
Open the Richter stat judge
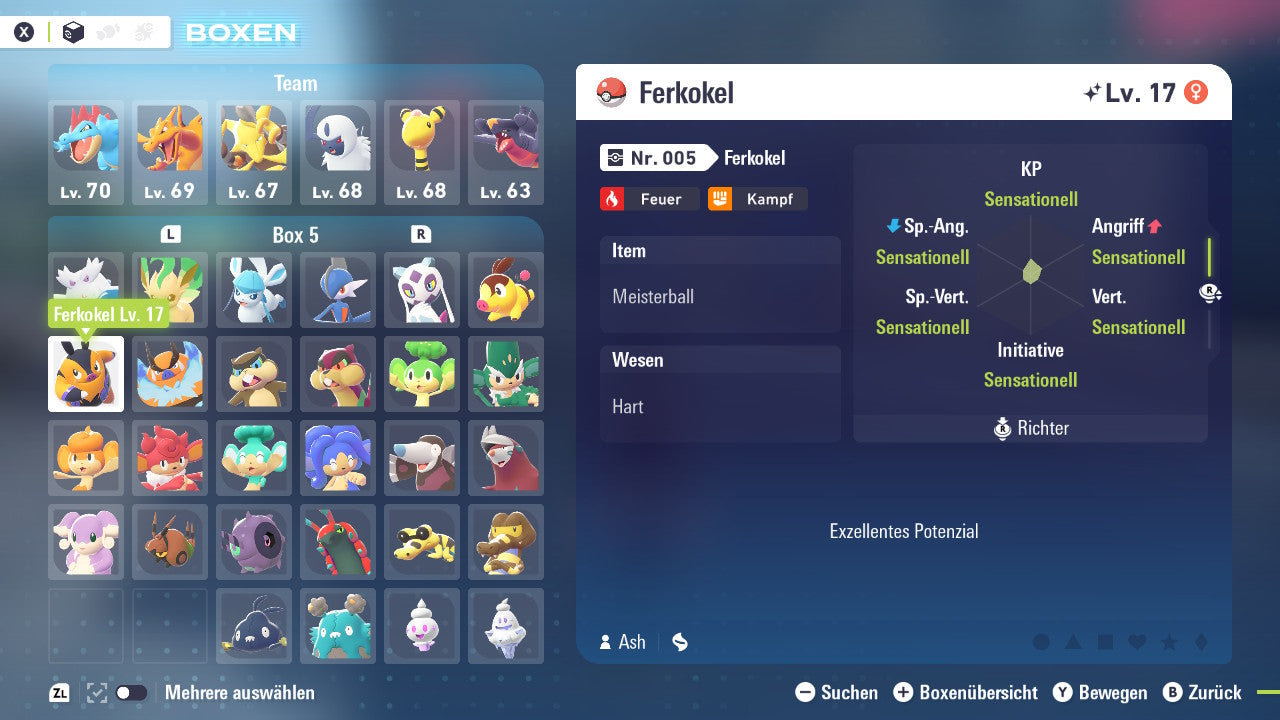point(1030,429)
